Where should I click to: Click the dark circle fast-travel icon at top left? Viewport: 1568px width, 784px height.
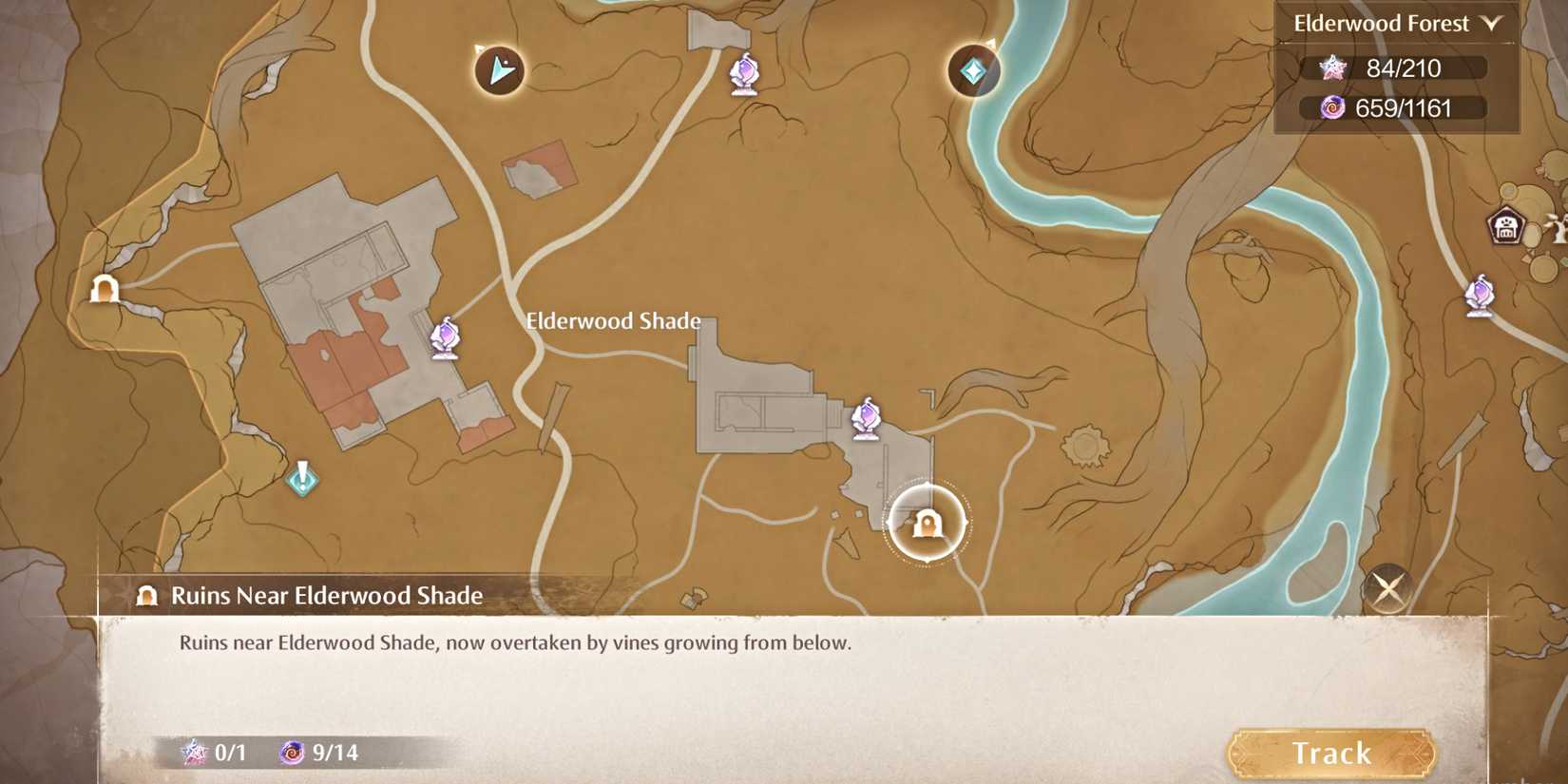point(498,68)
